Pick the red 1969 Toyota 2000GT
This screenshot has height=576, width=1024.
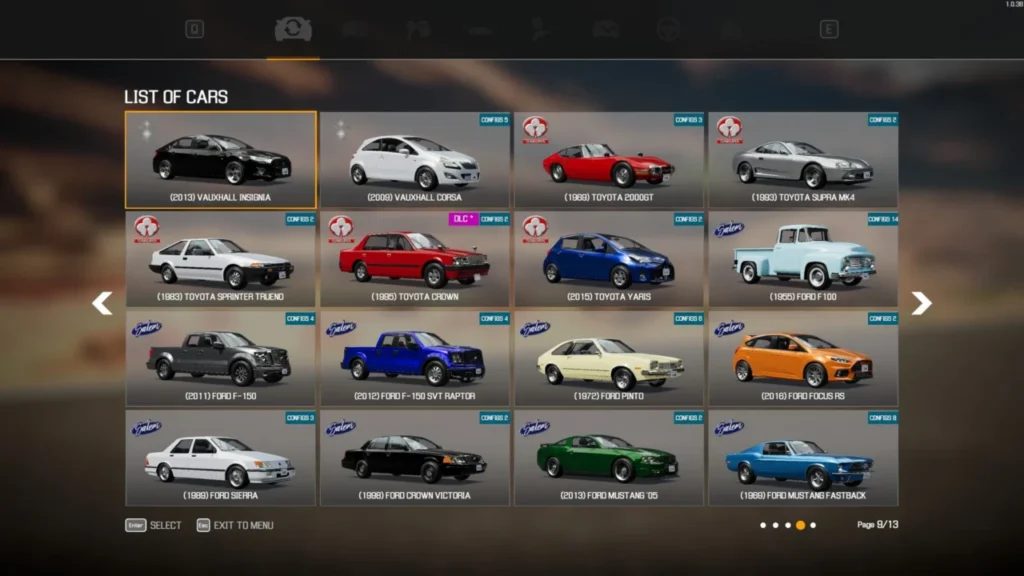point(609,160)
